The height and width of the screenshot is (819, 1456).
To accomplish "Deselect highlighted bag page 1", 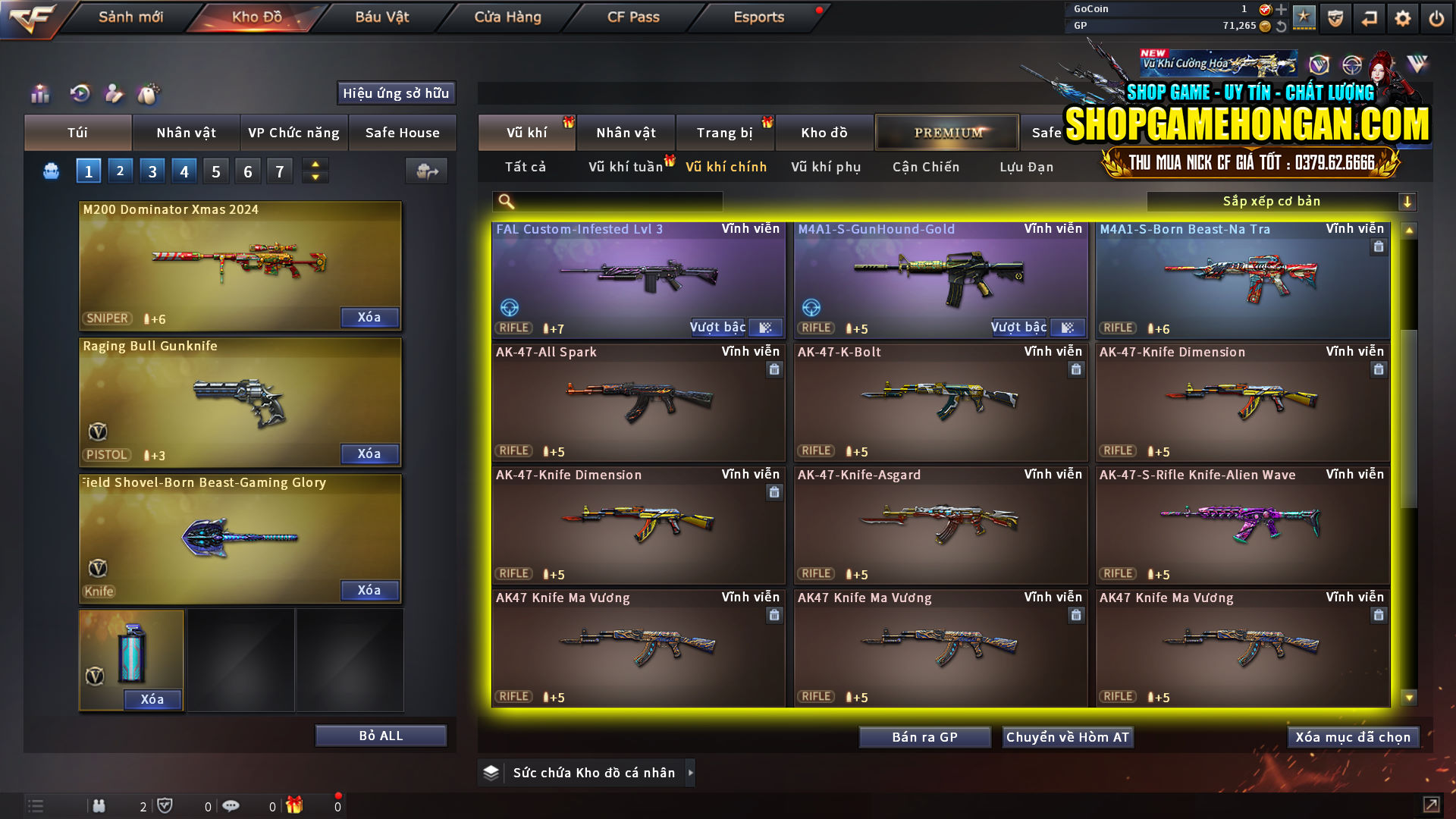I will point(88,171).
